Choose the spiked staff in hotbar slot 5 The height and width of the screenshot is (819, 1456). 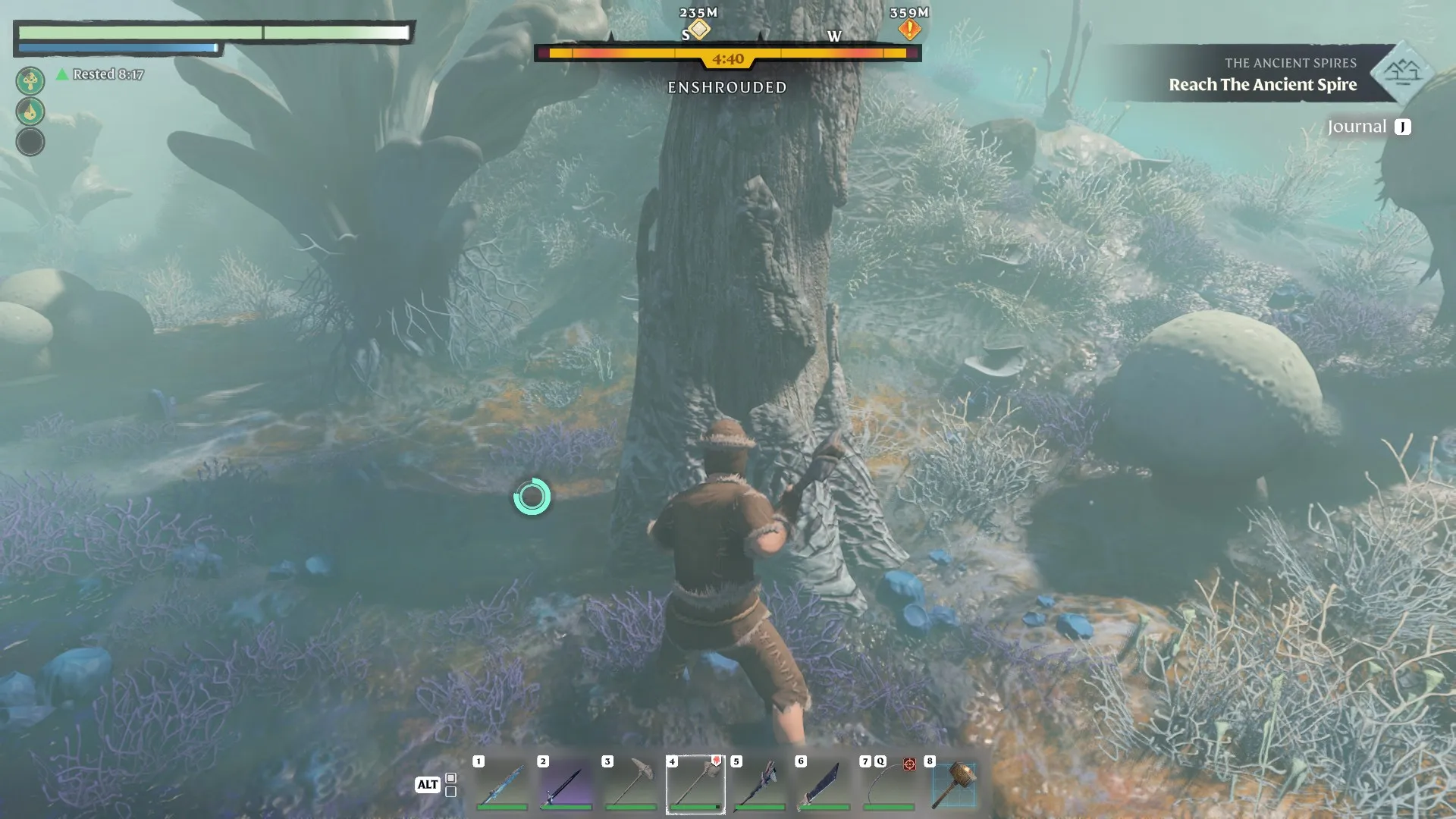coord(759,785)
